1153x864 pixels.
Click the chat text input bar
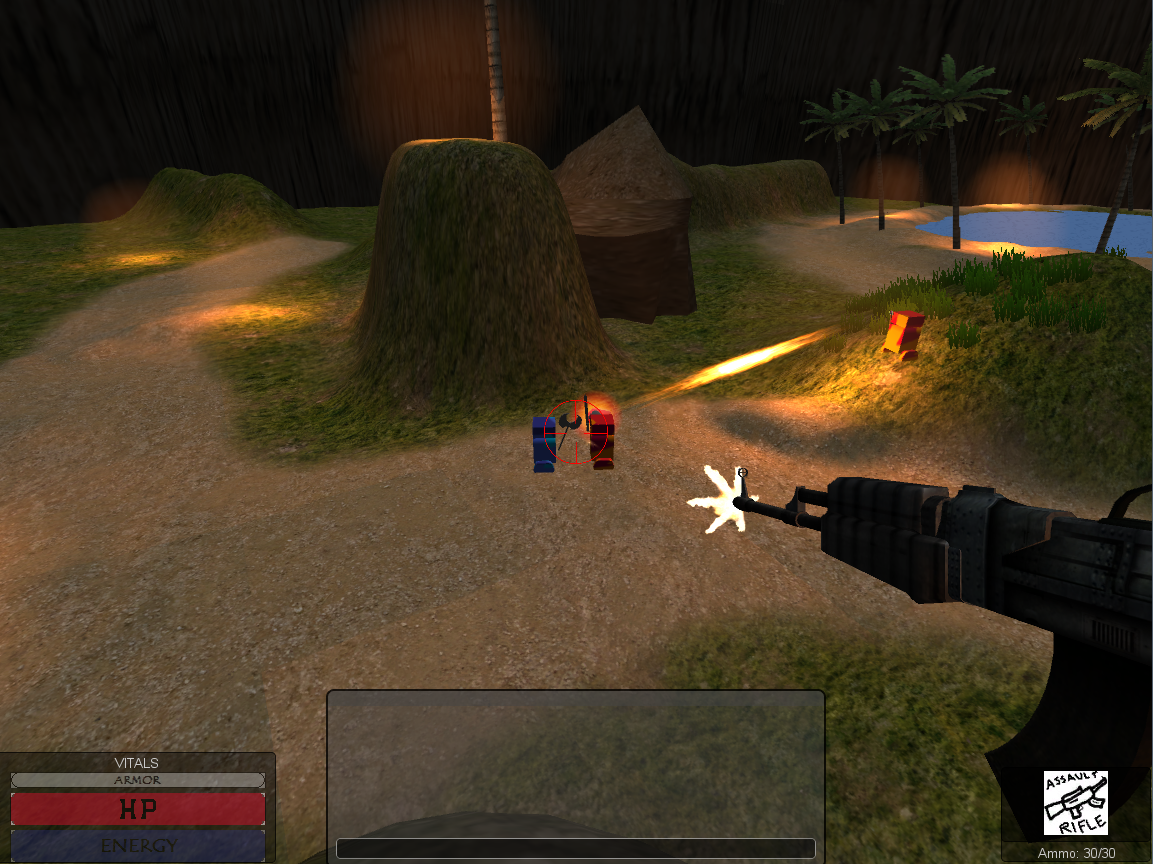pyautogui.click(x=575, y=848)
